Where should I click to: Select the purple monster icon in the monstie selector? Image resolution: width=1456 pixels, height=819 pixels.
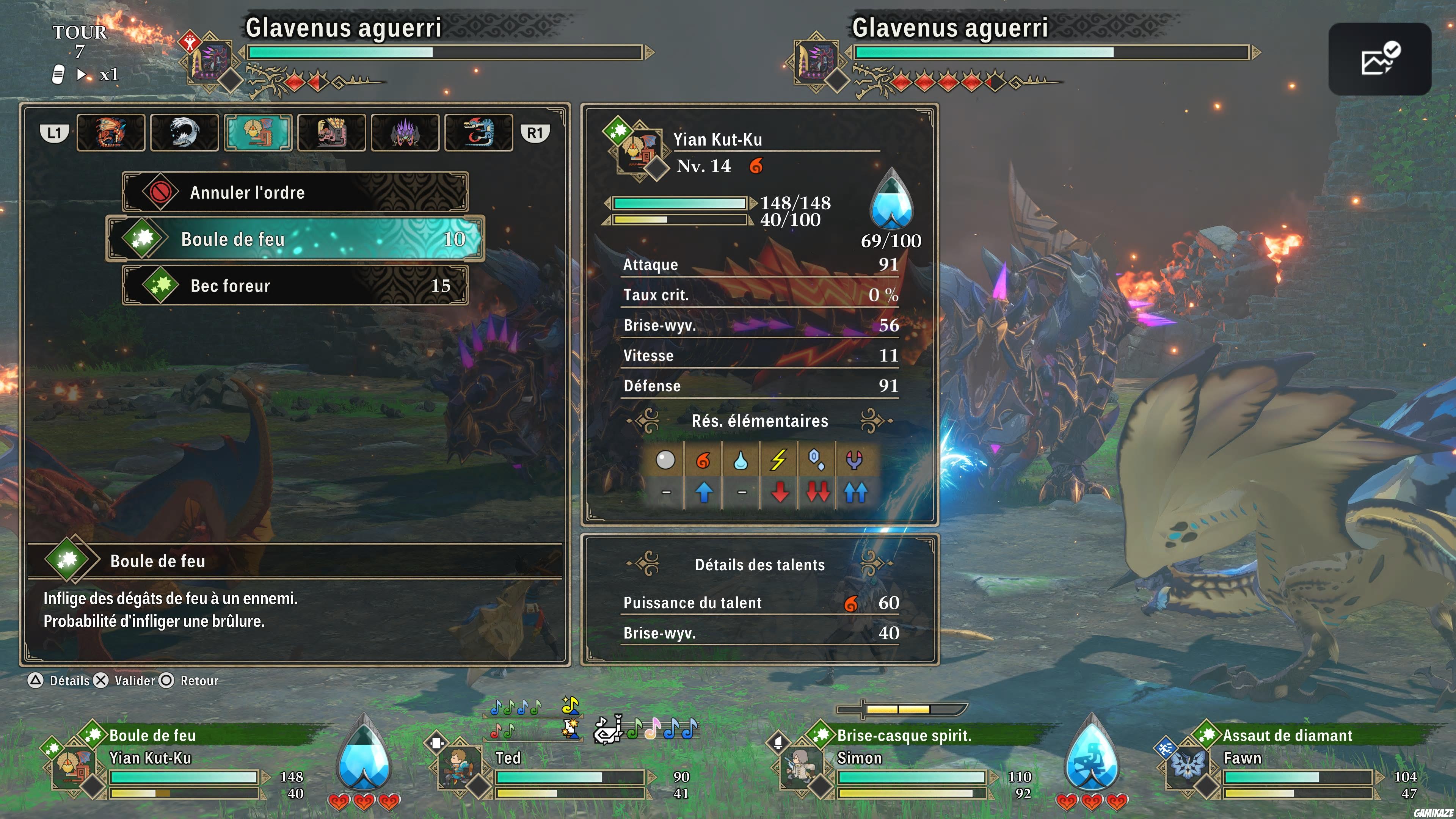click(405, 132)
